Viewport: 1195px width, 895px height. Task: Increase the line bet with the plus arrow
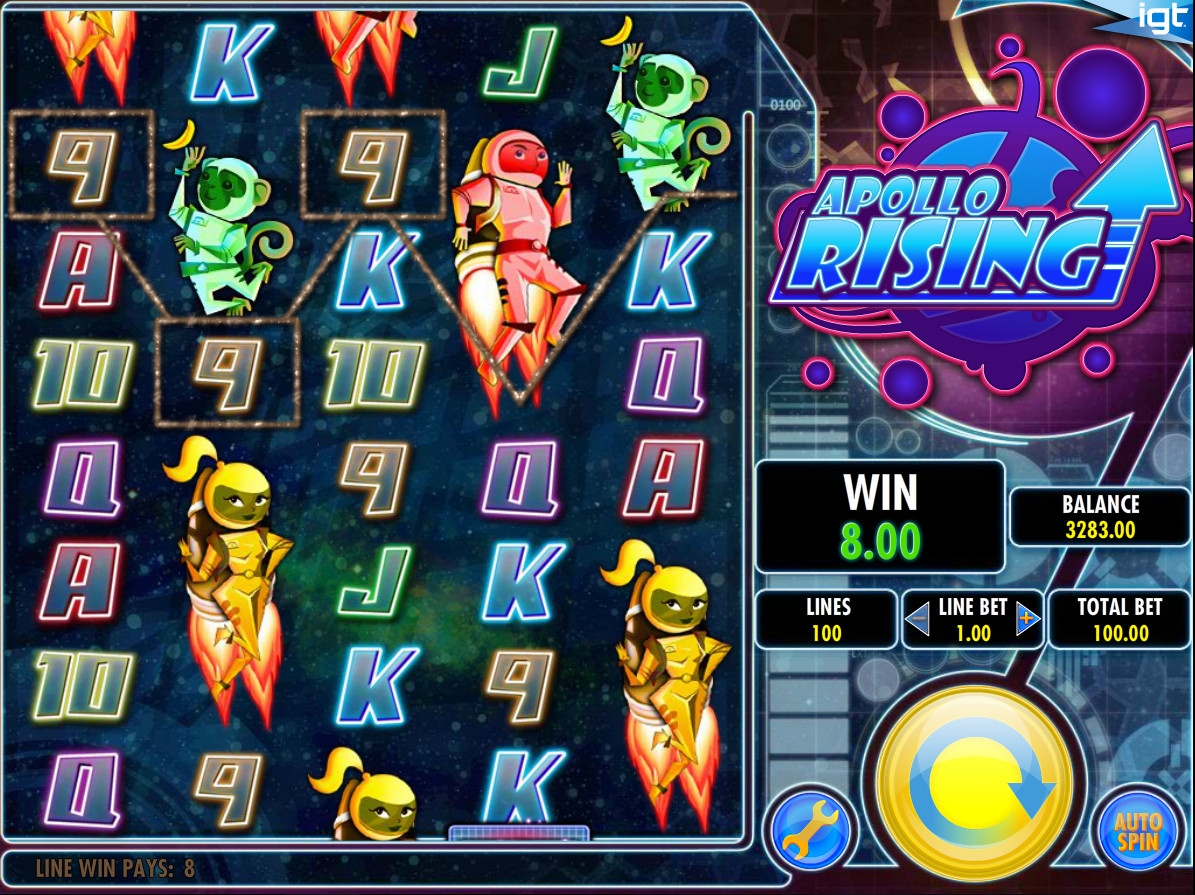(x=1027, y=621)
